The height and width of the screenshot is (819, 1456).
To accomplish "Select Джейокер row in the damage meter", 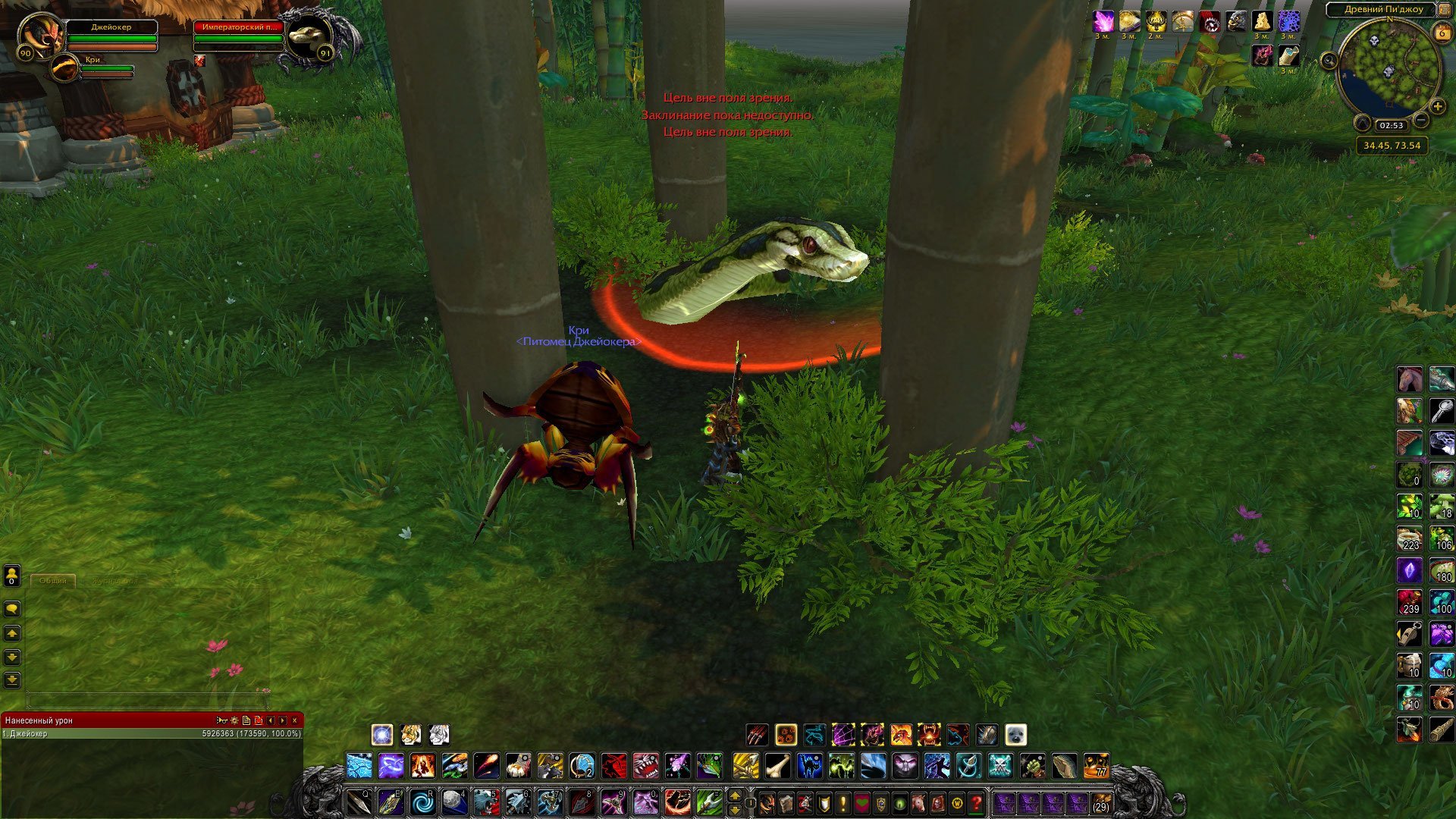I will (x=152, y=734).
